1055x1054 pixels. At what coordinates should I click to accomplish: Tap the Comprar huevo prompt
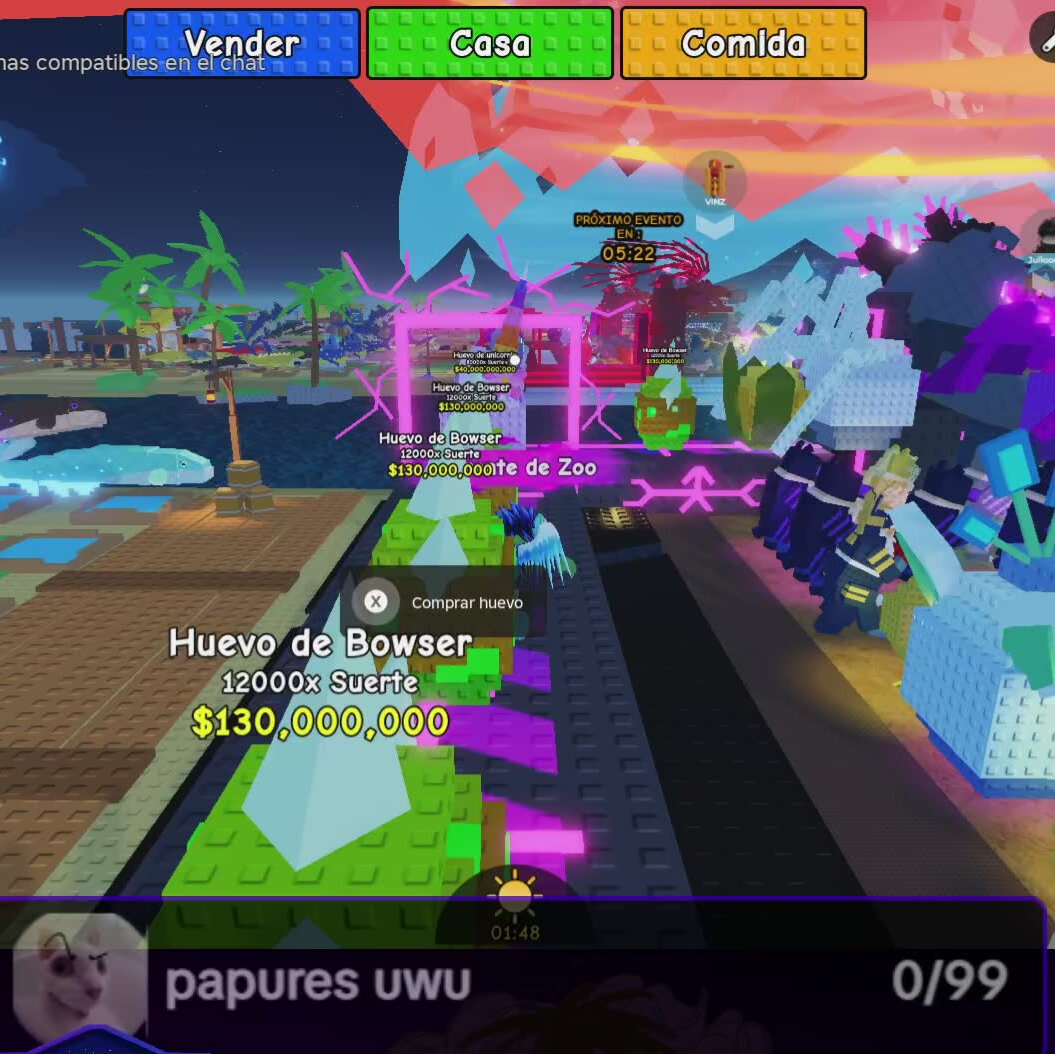click(443, 602)
